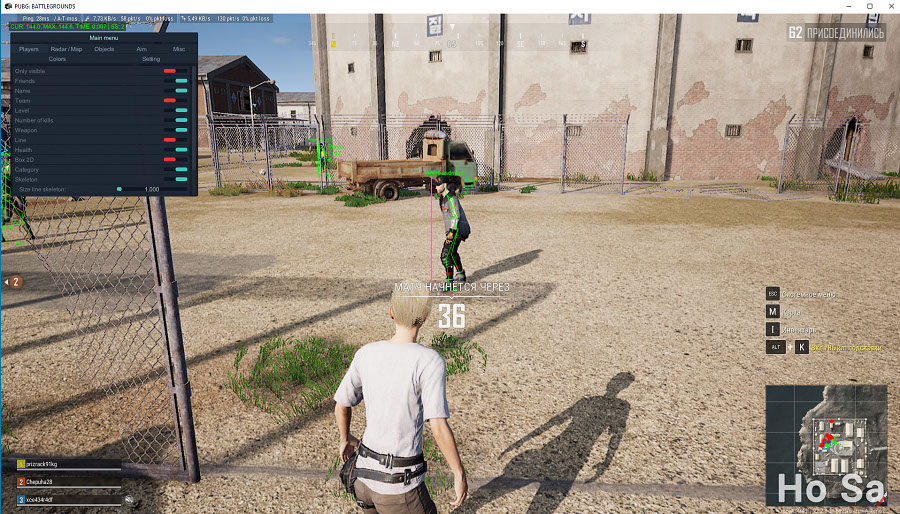Switch to the Objects tab
This screenshot has height=514, width=900.
pyautogui.click(x=104, y=48)
